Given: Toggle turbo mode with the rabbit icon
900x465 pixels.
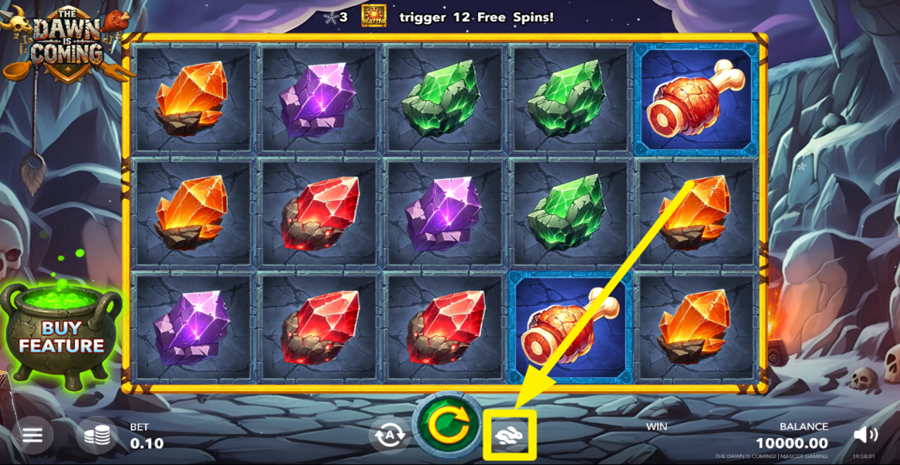Looking at the screenshot, I should pos(510,434).
